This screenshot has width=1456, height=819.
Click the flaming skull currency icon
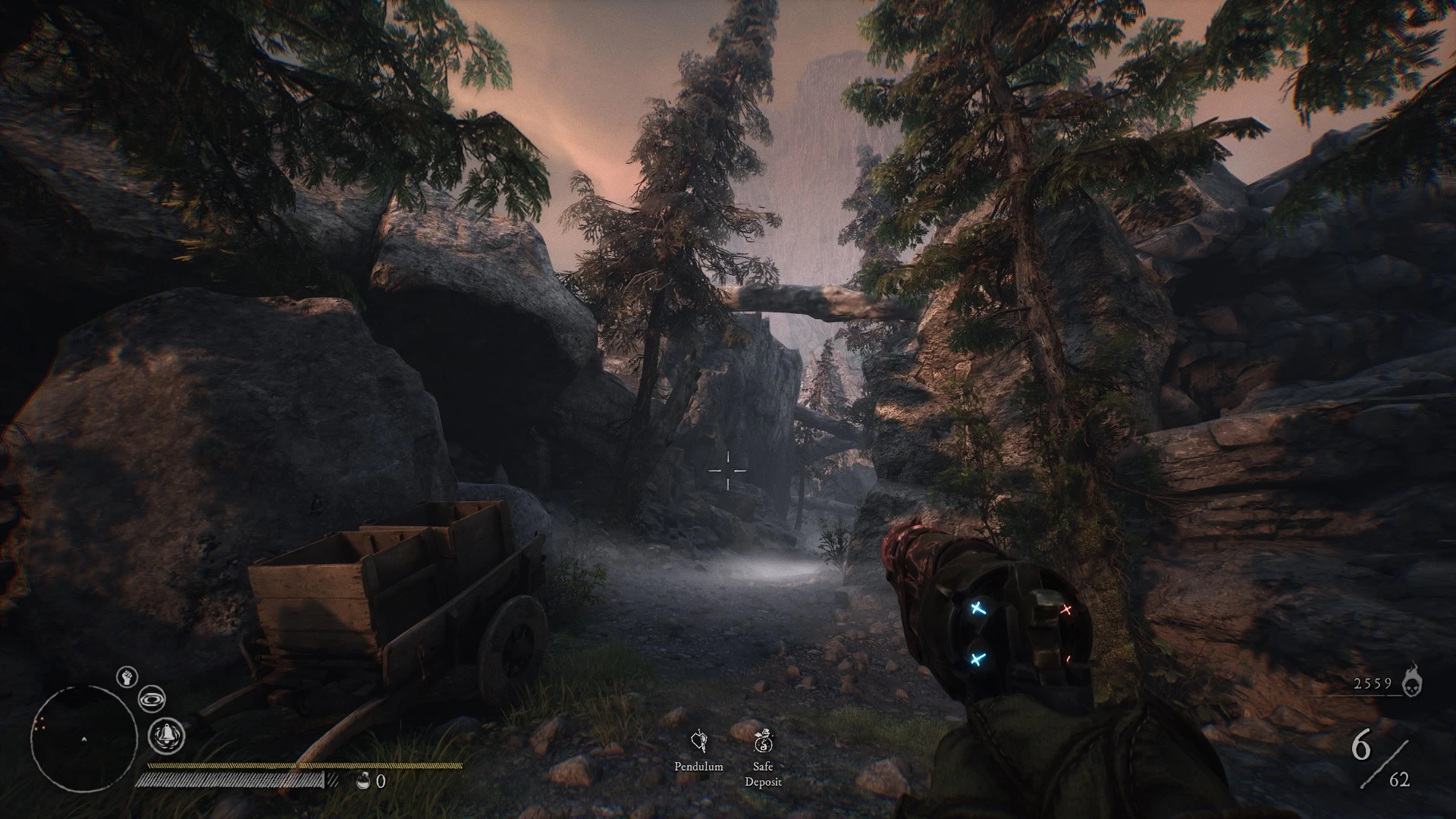(1412, 680)
